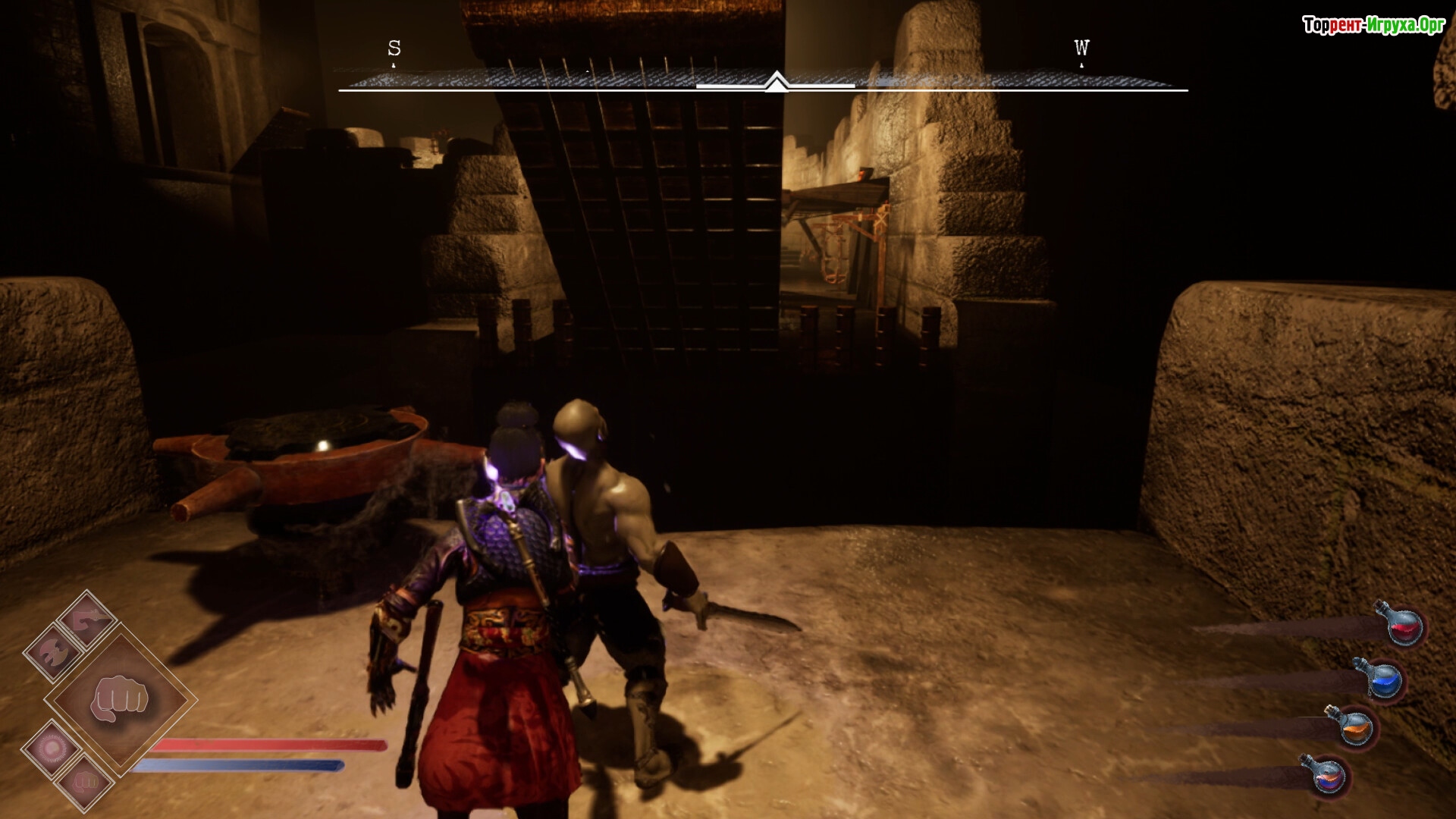Click the S marker on the compass

[394, 49]
